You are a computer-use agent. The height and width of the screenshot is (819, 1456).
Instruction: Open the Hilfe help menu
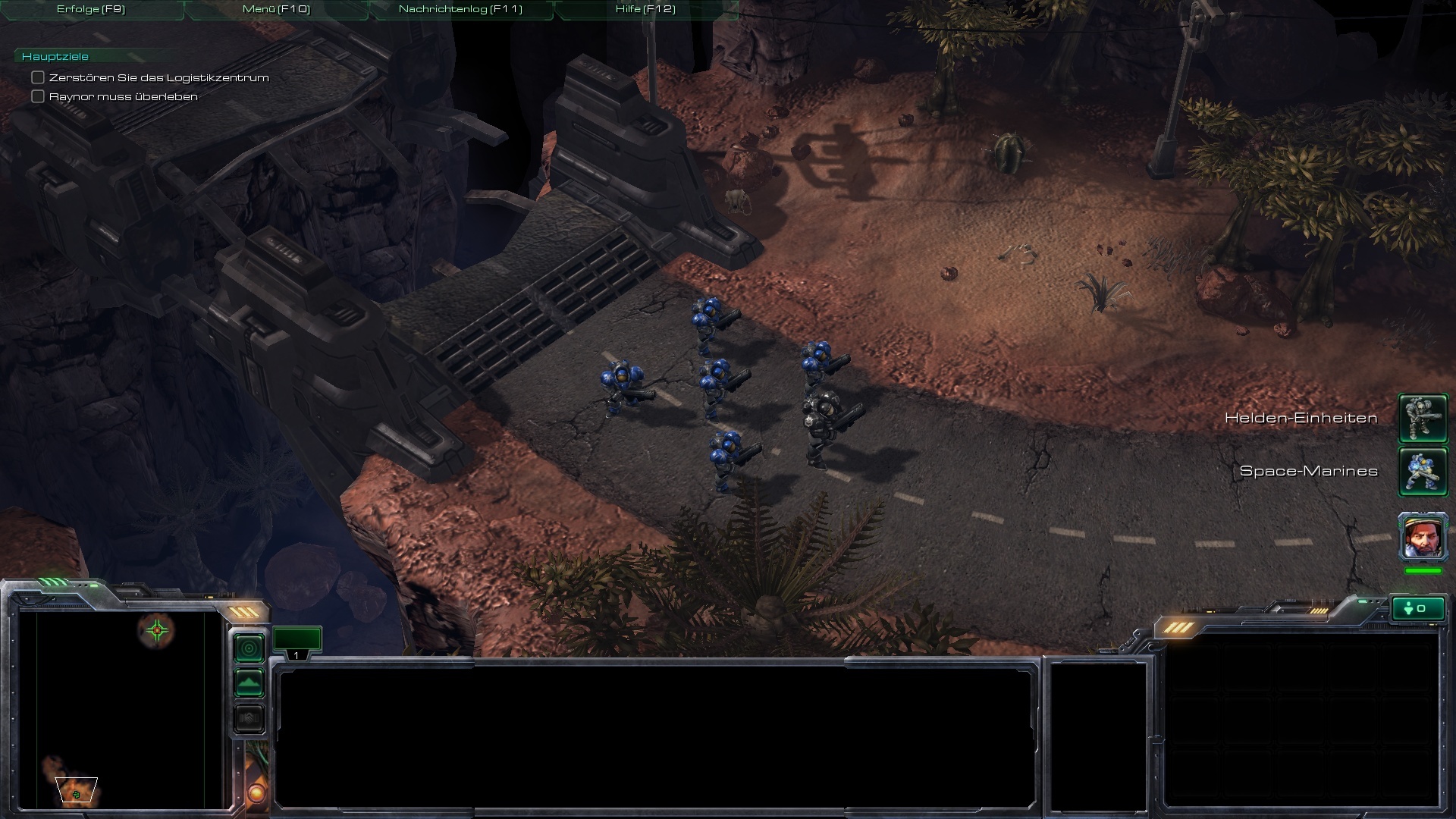point(645,9)
